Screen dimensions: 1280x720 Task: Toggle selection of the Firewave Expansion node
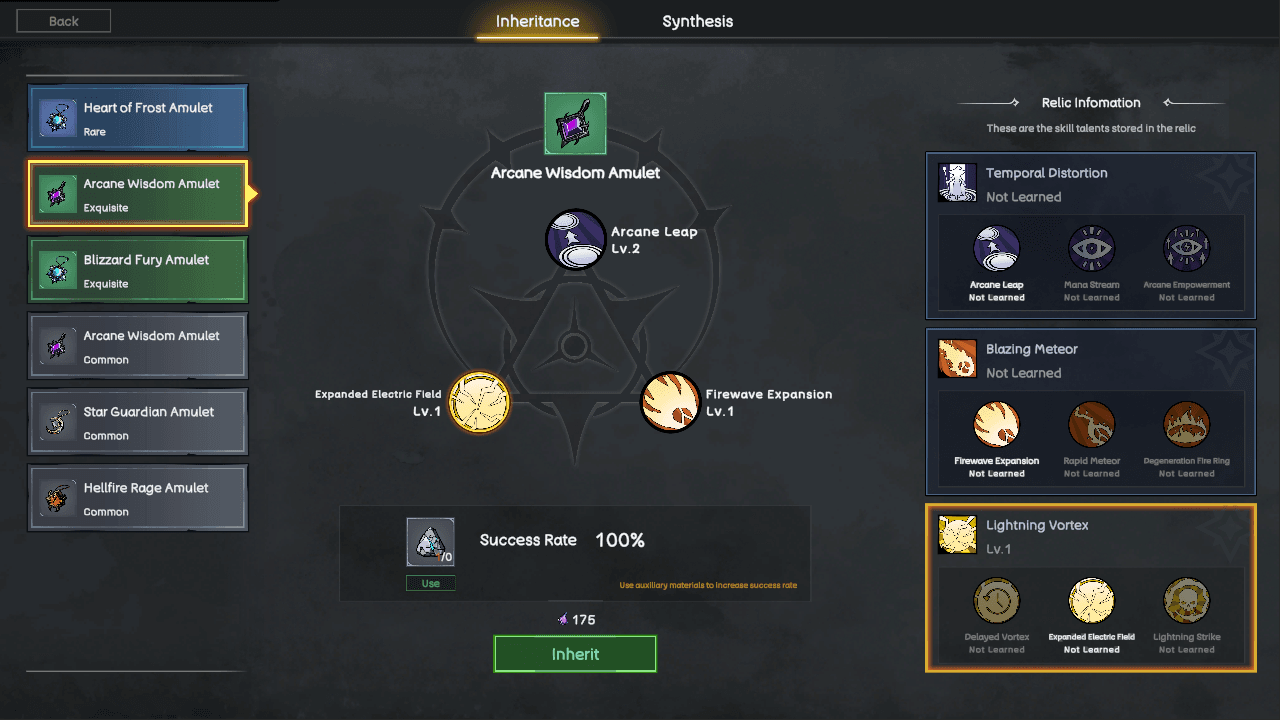pos(669,402)
